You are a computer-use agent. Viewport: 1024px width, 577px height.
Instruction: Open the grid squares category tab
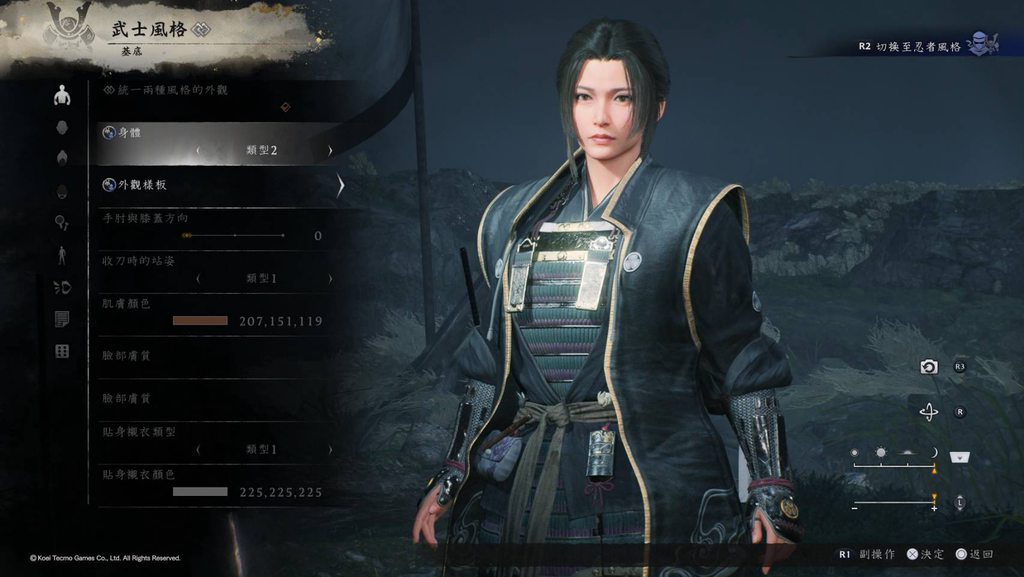coord(62,351)
